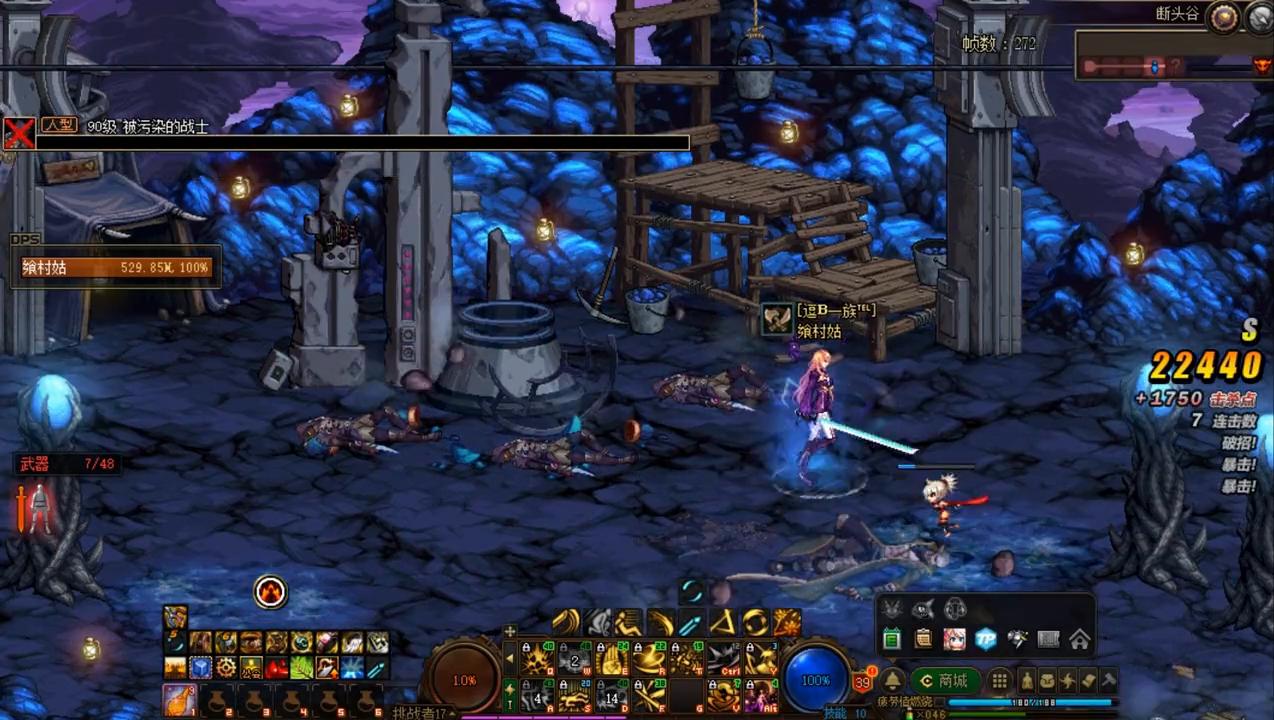Trigger the purple awakening skill on Alt
Viewport: 1274px width, 720px height.
click(x=761, y=694)
